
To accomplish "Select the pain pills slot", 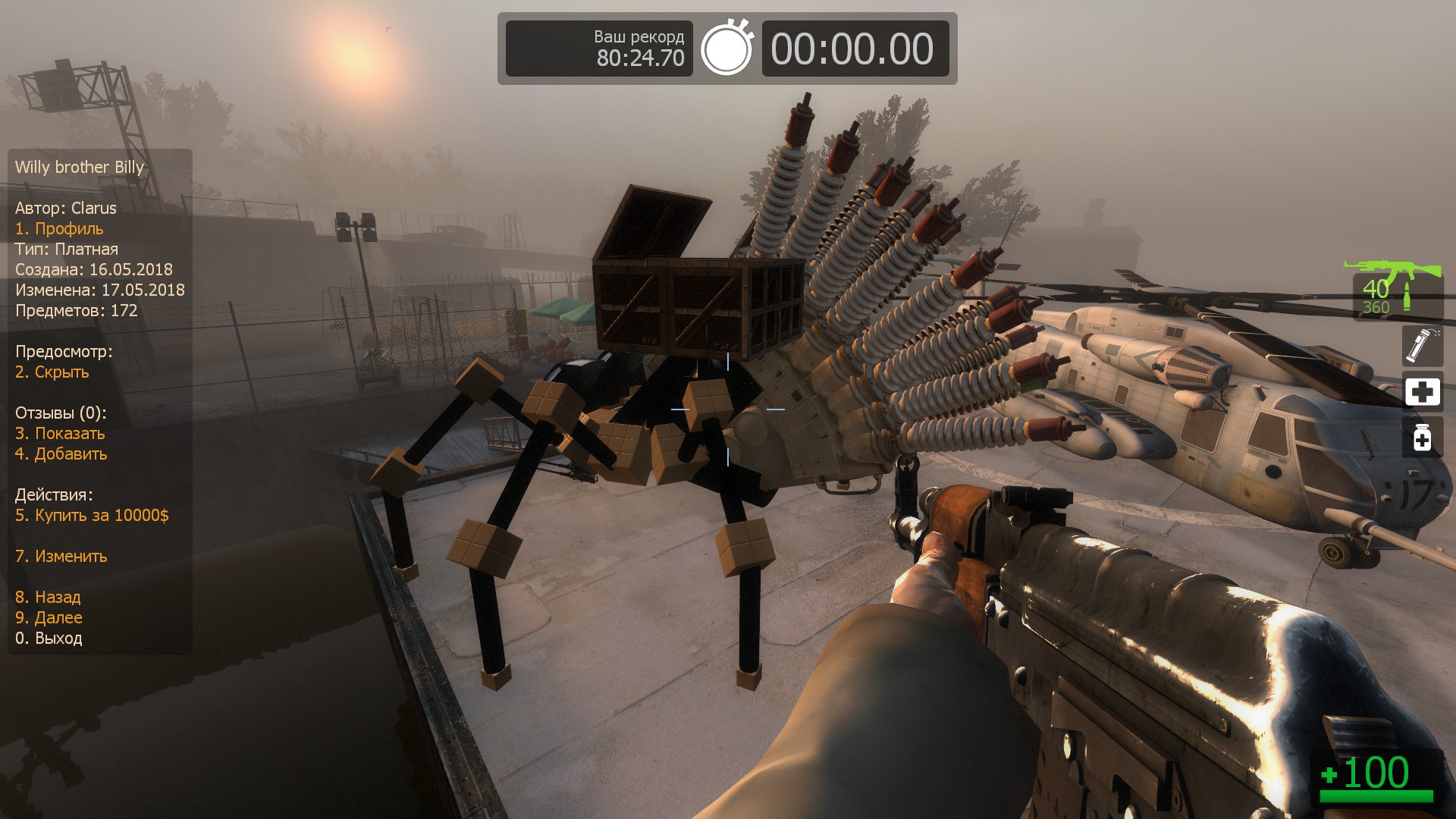I will click(1422, 438).
